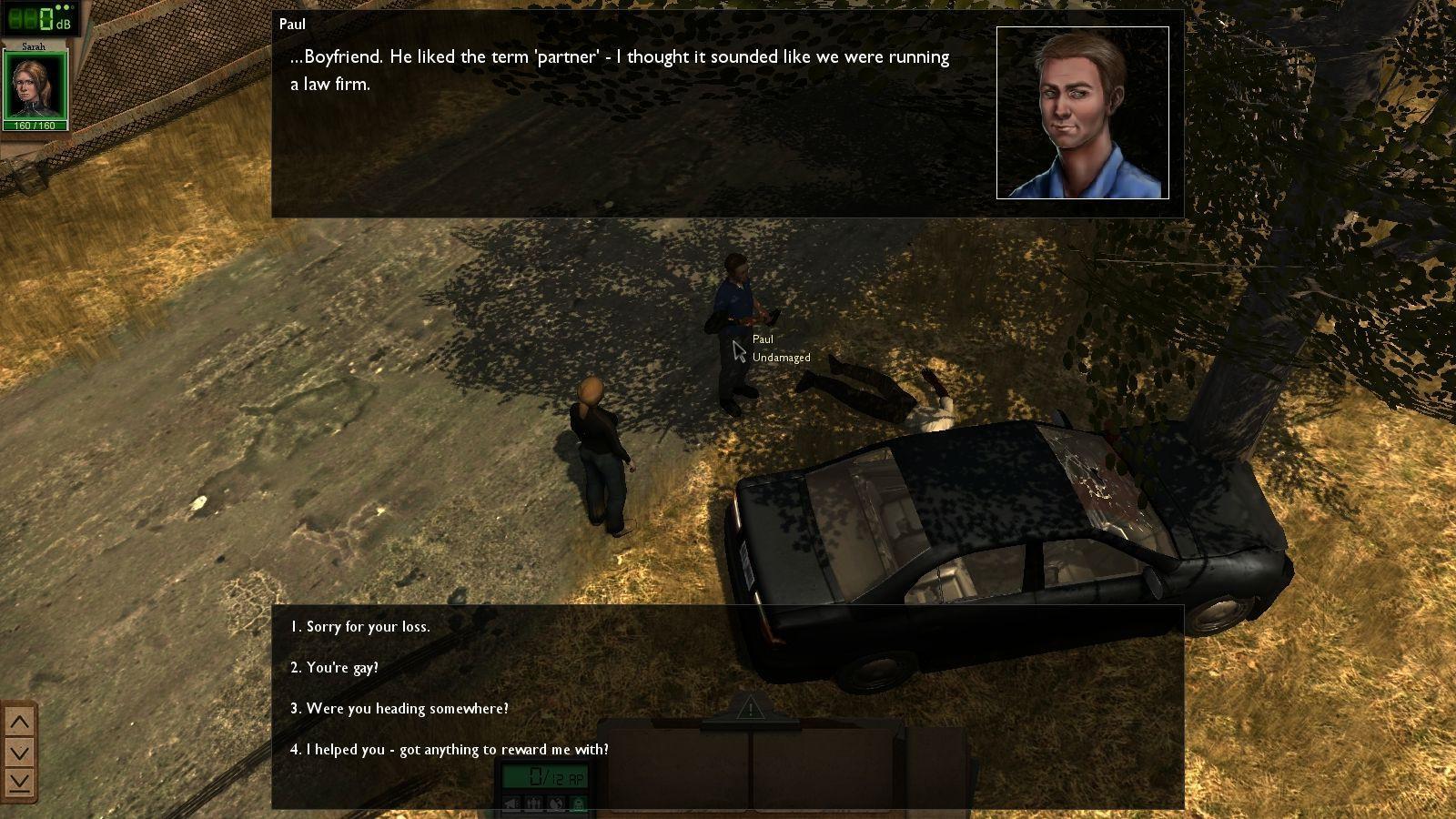Screen dimensions: 1456x819
Task: Open the party members icon near the AP display
Action: [533, 804]
